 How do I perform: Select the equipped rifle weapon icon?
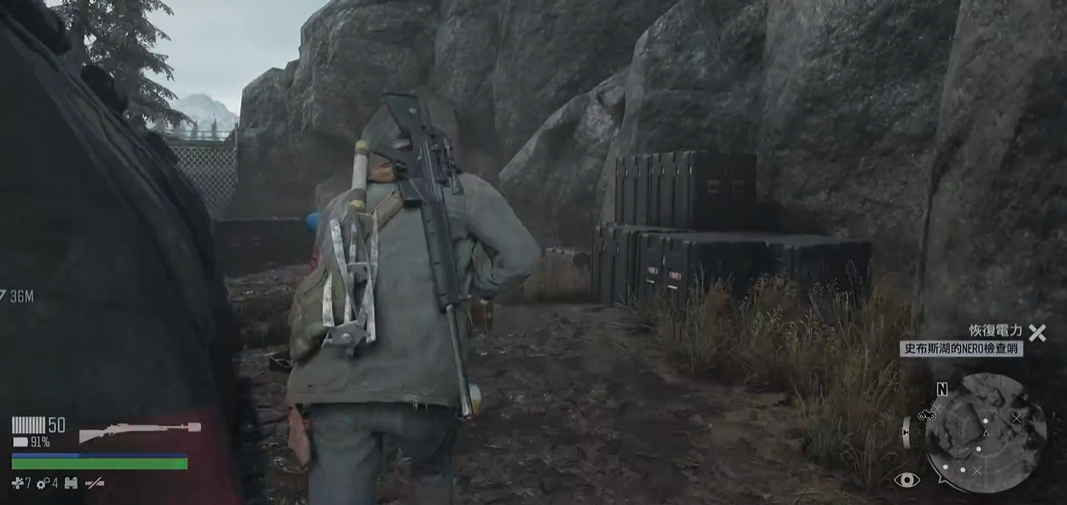point(139,431)
